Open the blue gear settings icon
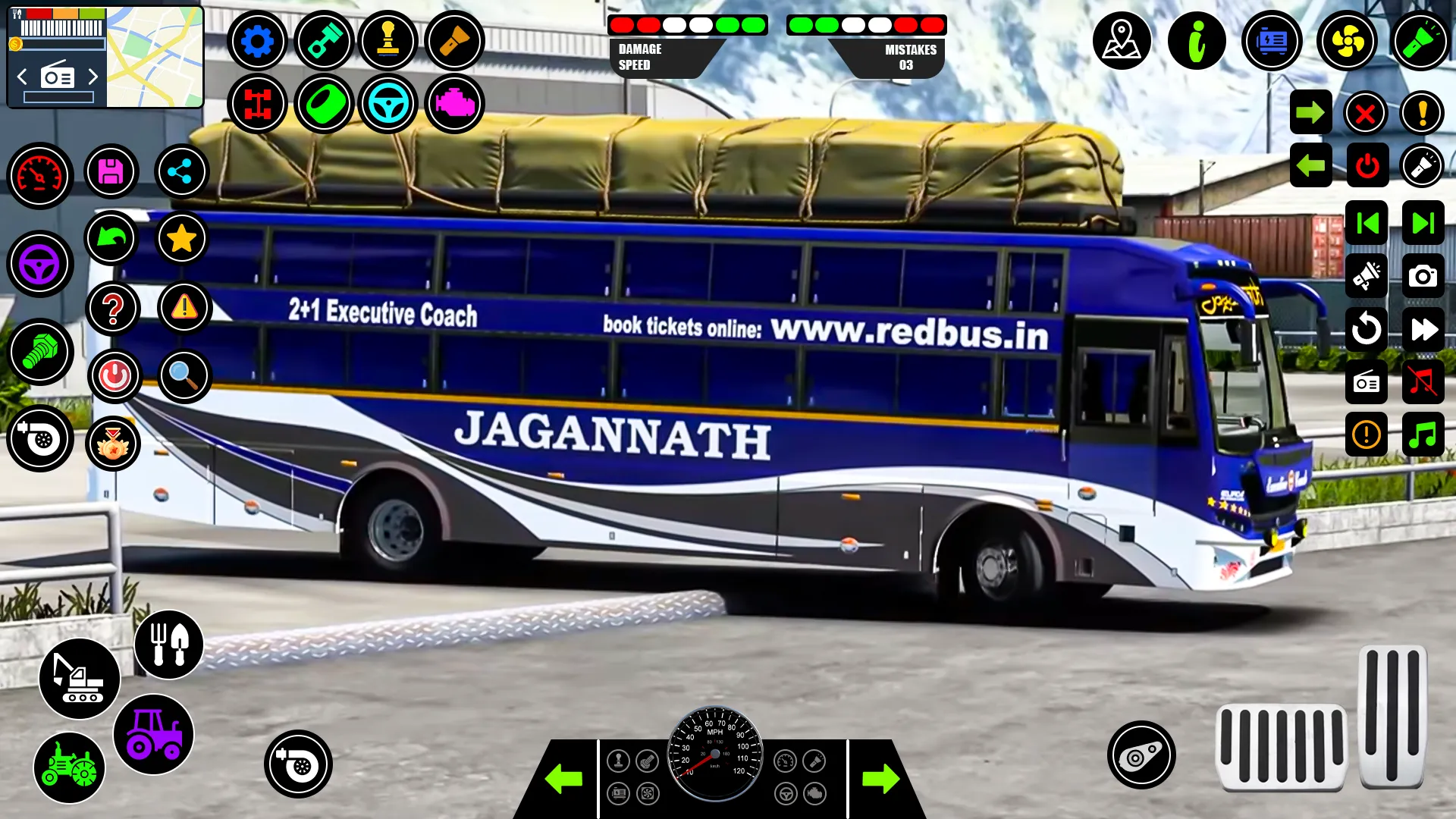The height and width of the screenshot is (819, 1456). point(257,41)
